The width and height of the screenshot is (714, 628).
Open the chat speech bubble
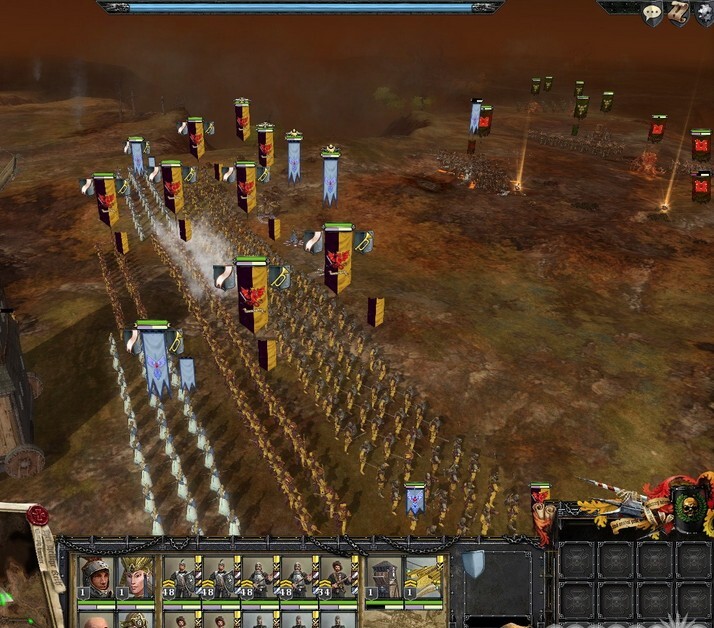(652, 13)
